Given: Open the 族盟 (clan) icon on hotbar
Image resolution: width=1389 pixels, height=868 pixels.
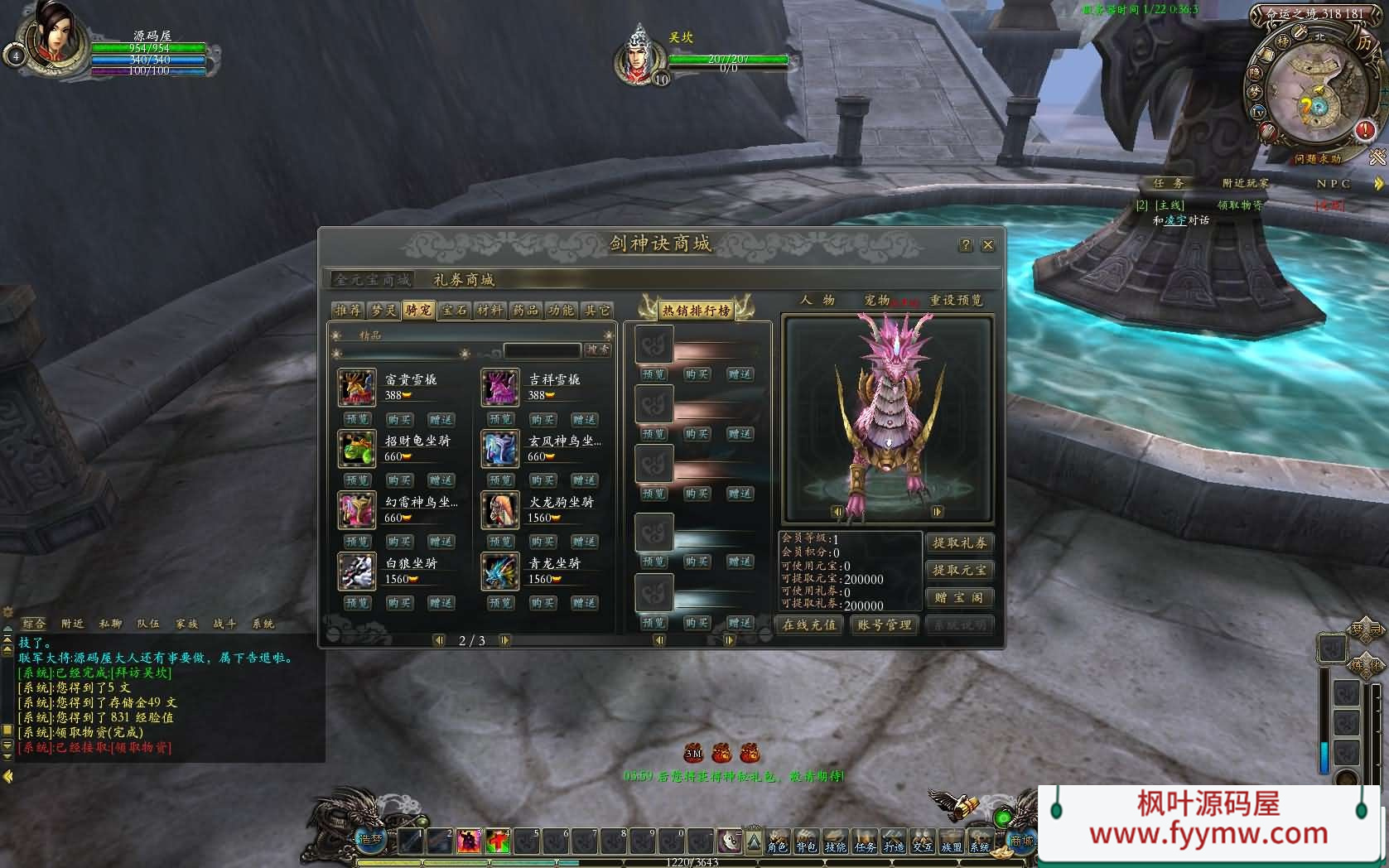Looking at the screenshot, I should (953, 846).
